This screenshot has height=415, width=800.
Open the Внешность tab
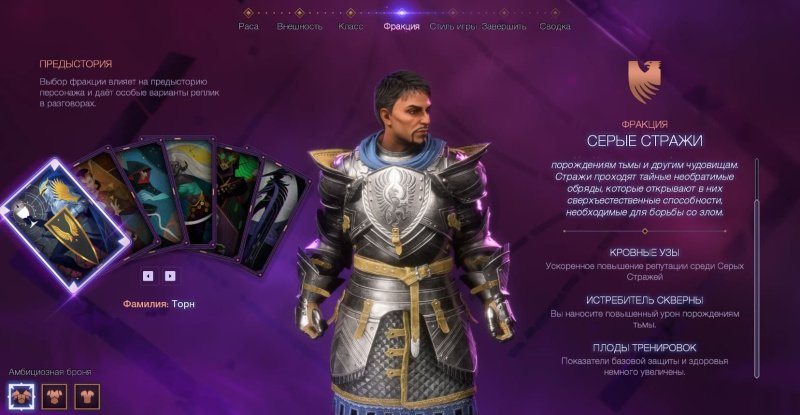pyautogui.click(x=300, y=26)
